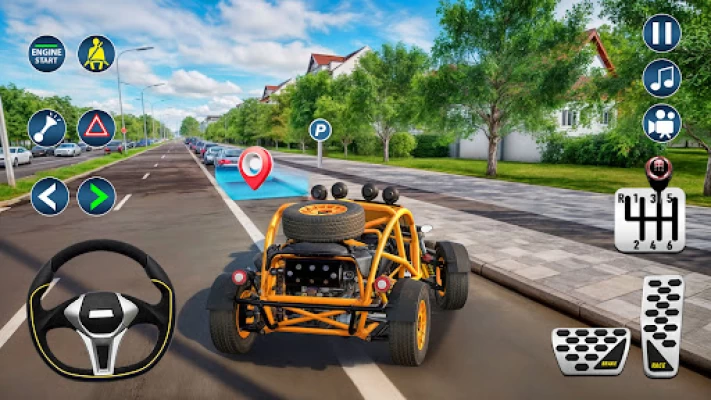
Task: Turn on the headlights icon
Action: (46, 128)
